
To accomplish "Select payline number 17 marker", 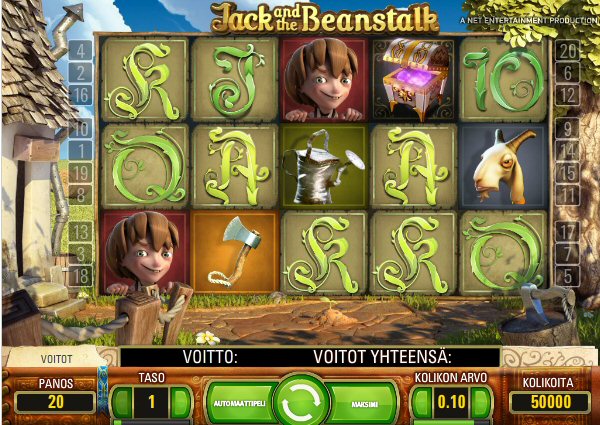I will [x=567, y=232].
